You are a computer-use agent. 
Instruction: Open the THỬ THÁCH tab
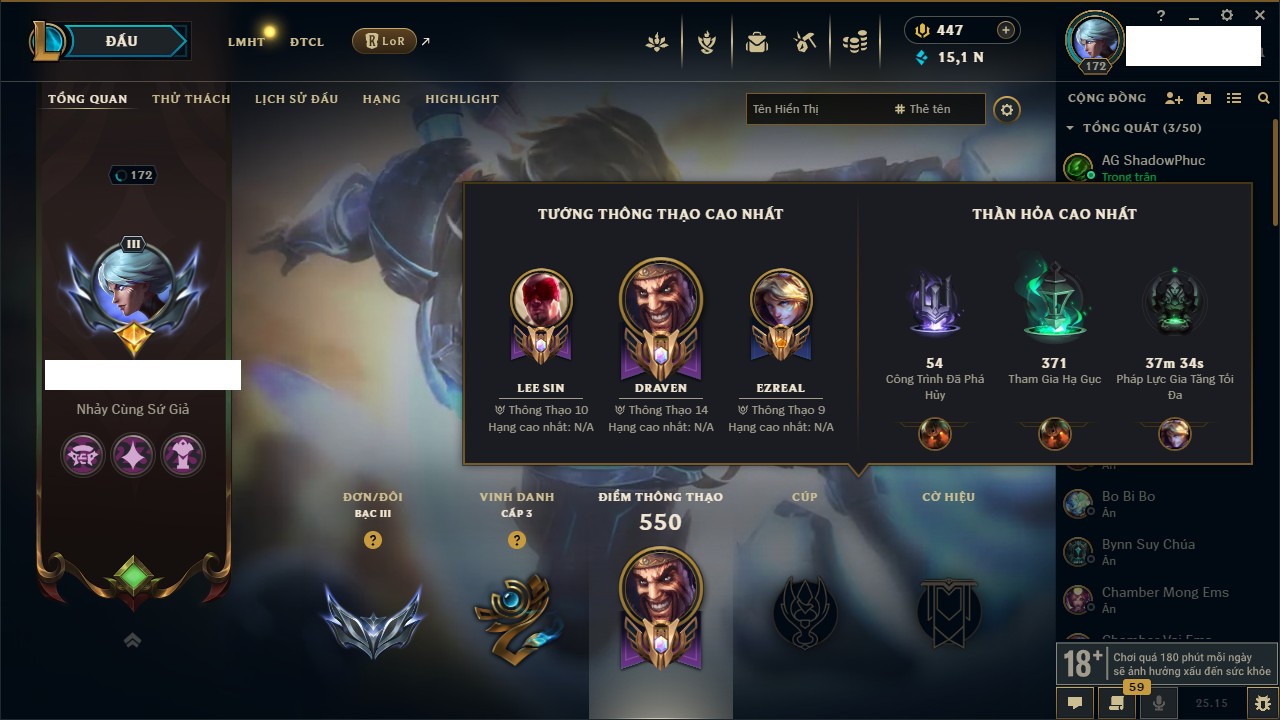[x=191, y=99]
